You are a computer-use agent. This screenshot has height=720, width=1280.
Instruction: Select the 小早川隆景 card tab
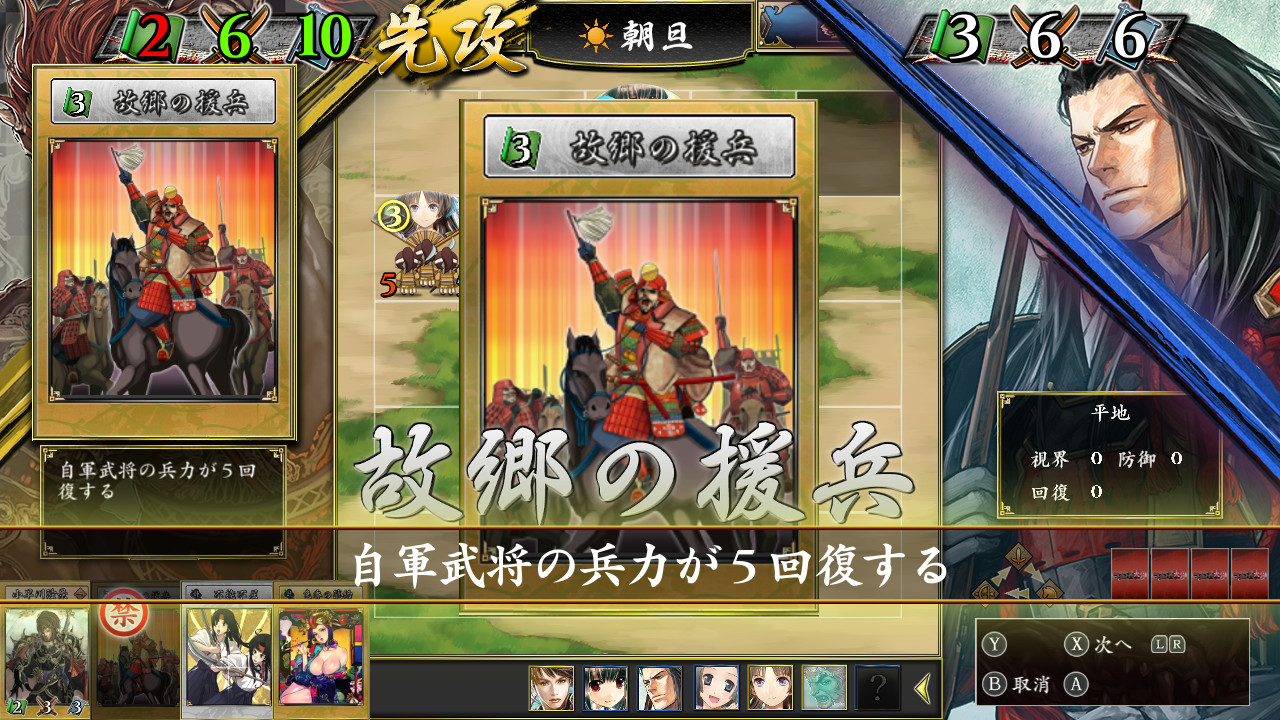click(x=45, y=594)
